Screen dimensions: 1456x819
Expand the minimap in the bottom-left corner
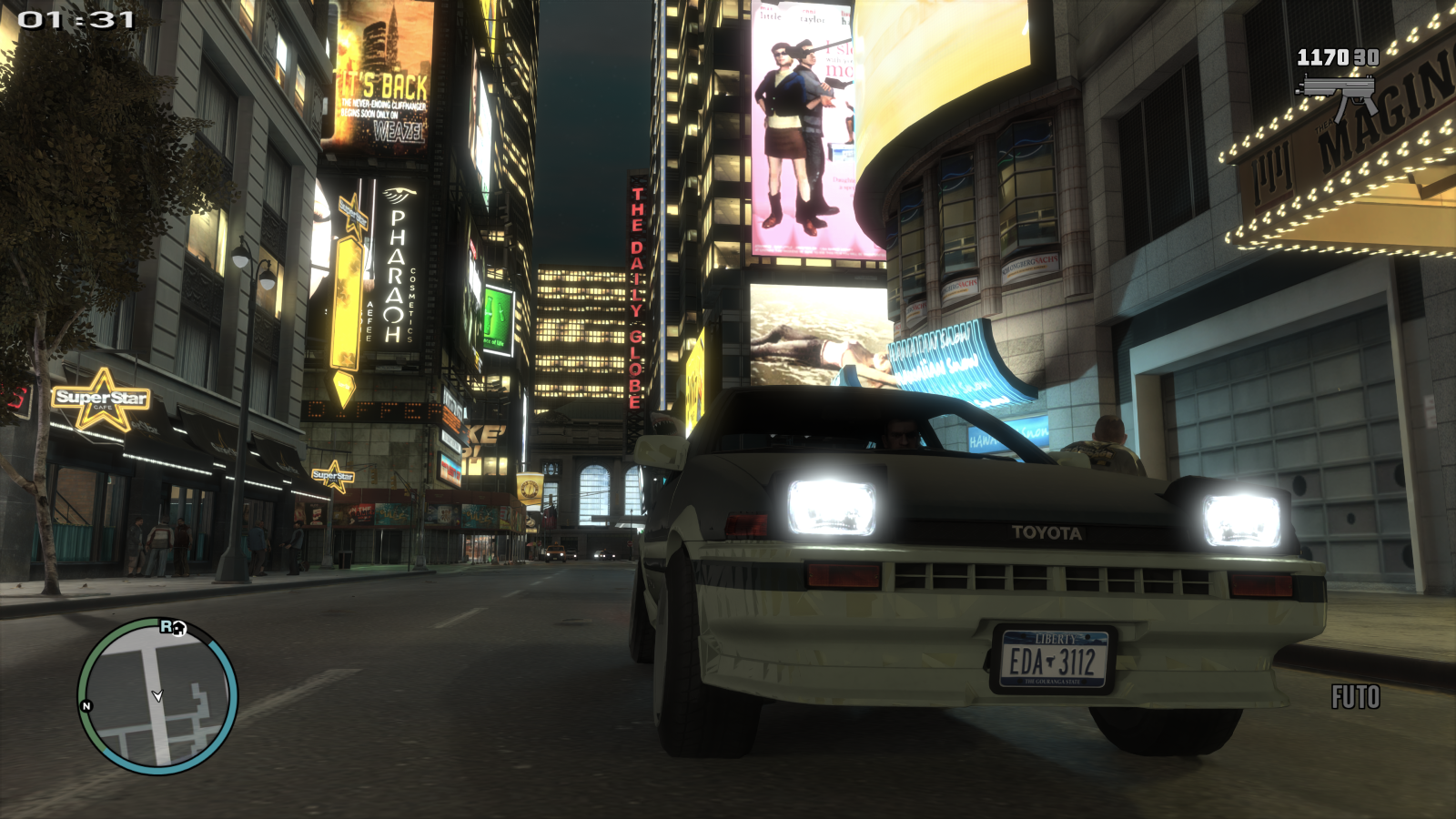tap(155, 696)
